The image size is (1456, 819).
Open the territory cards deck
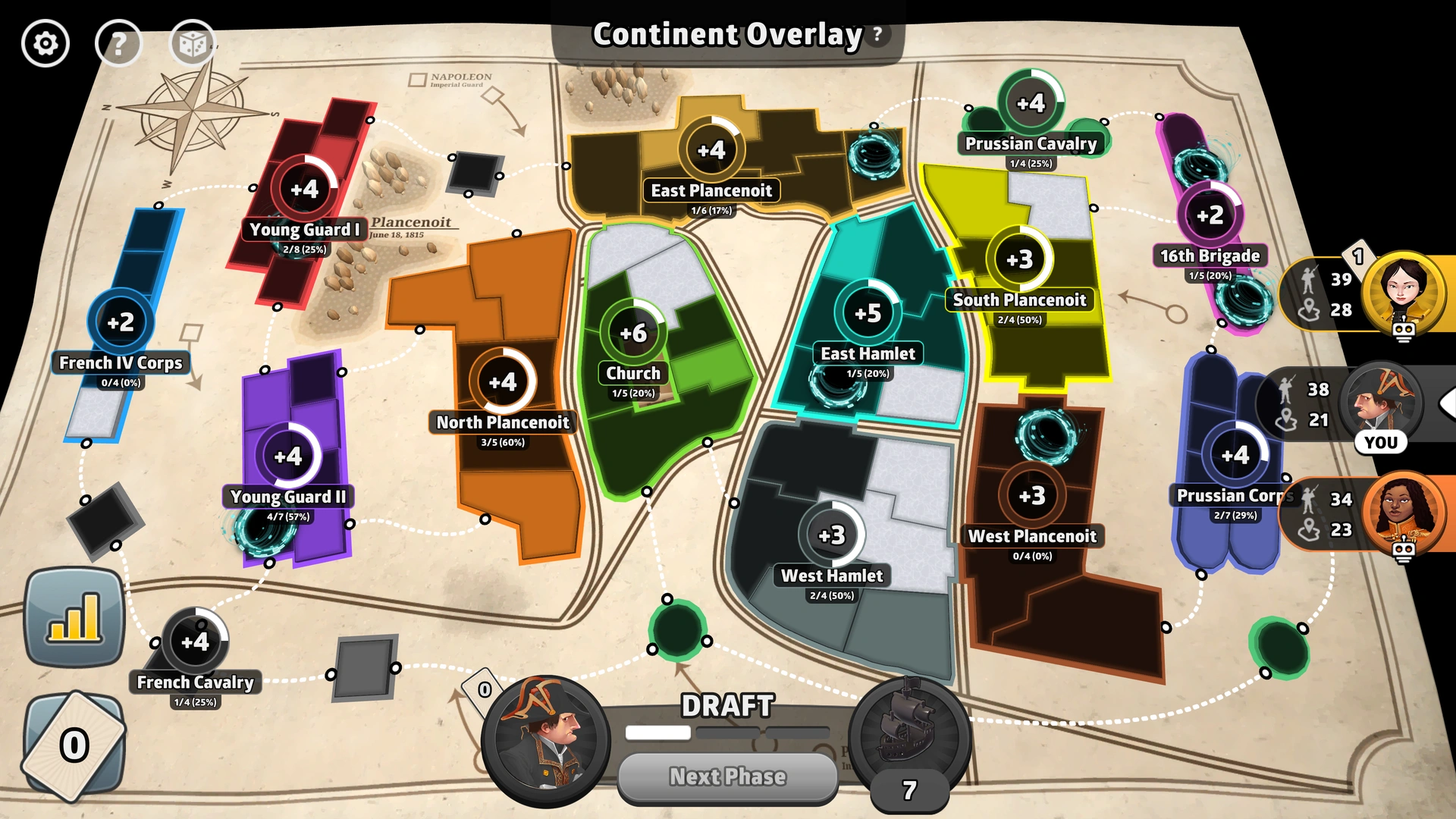pos(74,745)
